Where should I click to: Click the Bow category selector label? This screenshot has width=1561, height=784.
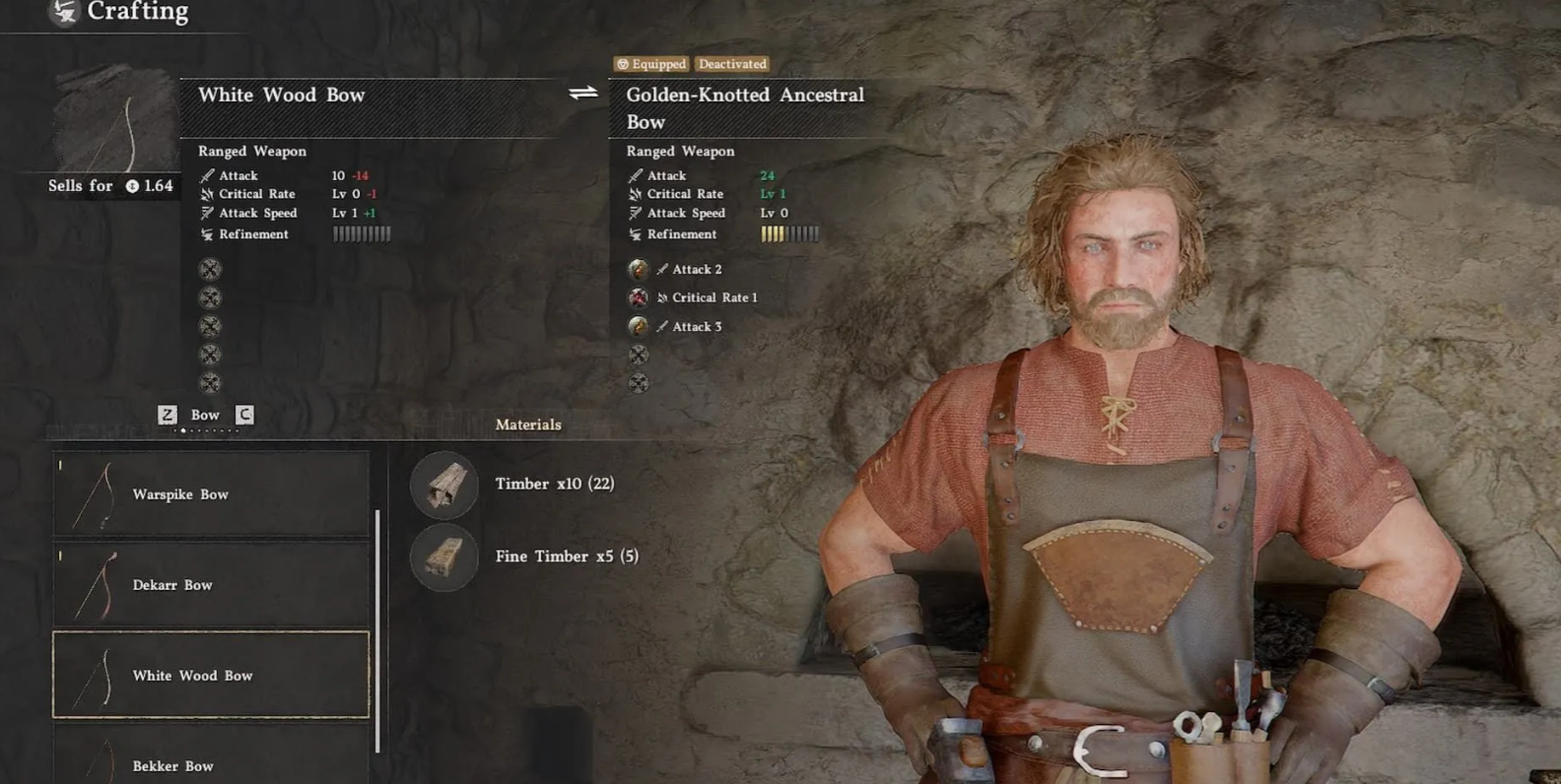tap(205, 415)
